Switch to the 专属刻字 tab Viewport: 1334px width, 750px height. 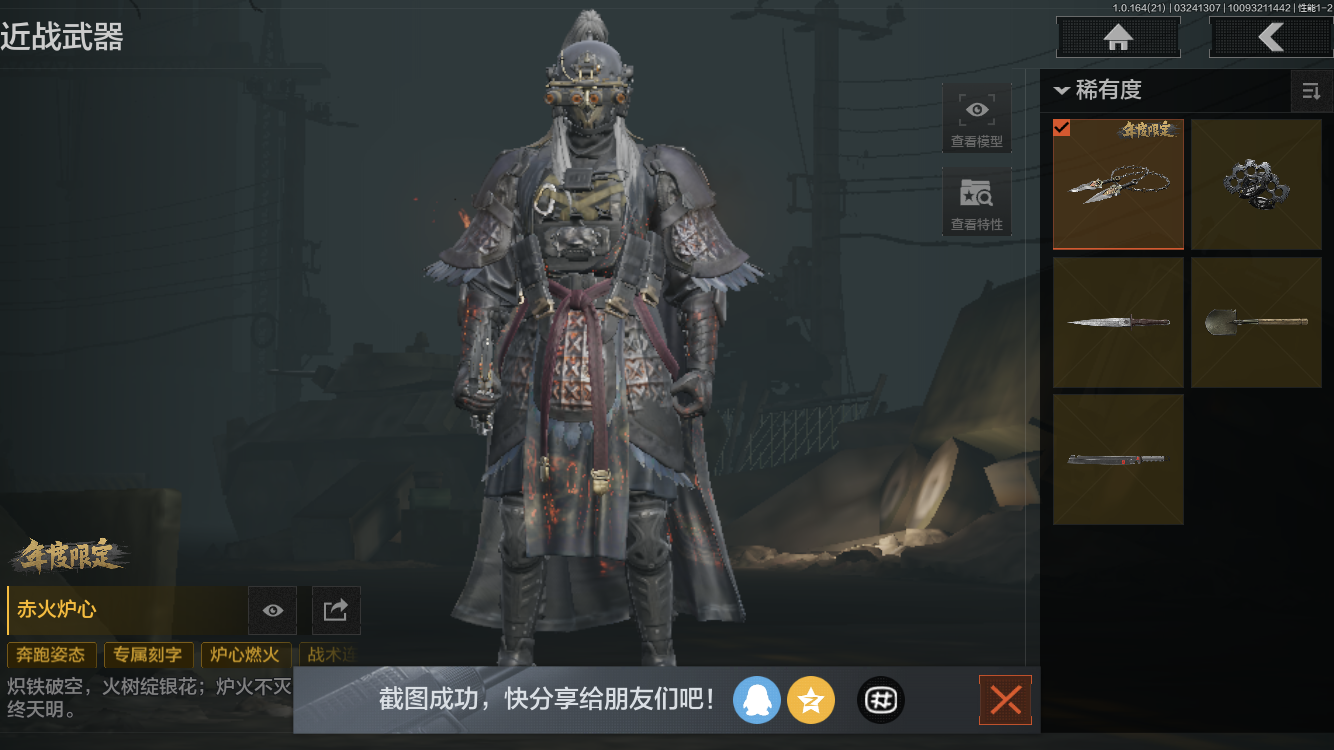(148, 655)
